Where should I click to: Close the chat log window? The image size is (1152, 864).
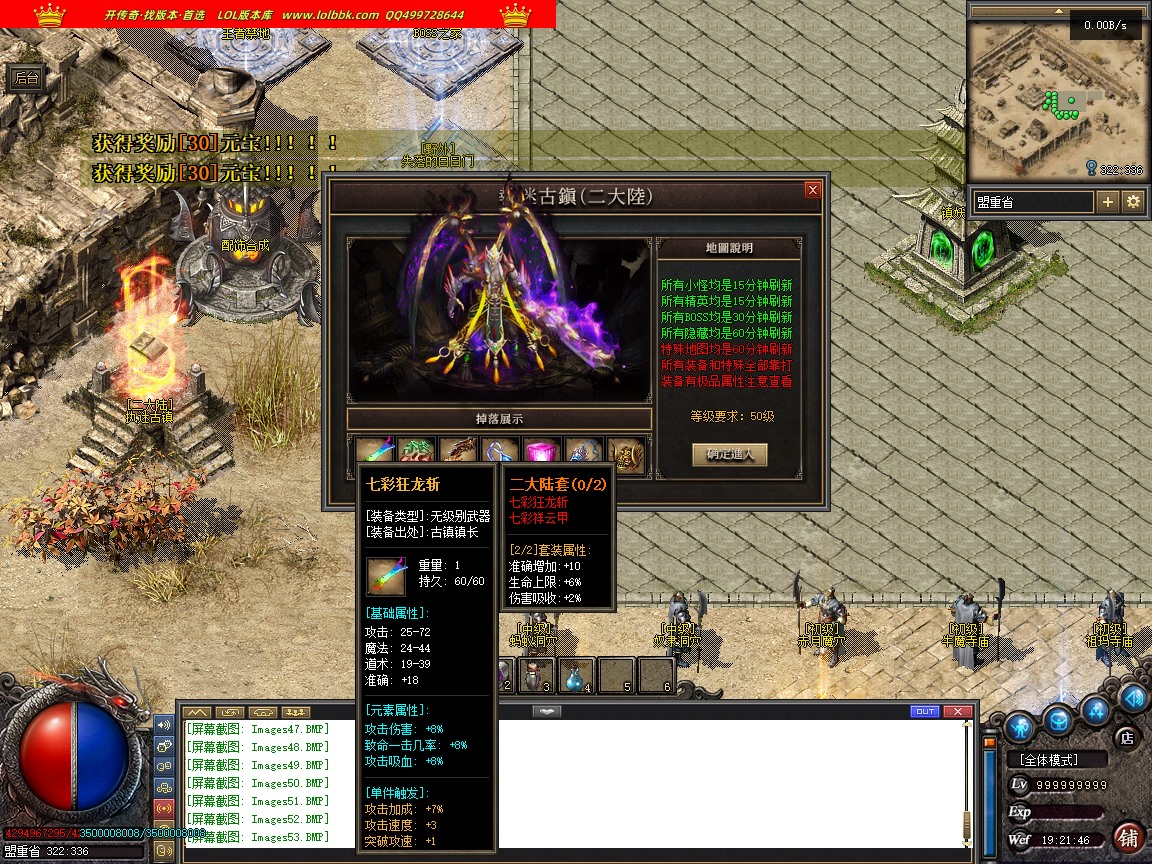pos(958,711)
